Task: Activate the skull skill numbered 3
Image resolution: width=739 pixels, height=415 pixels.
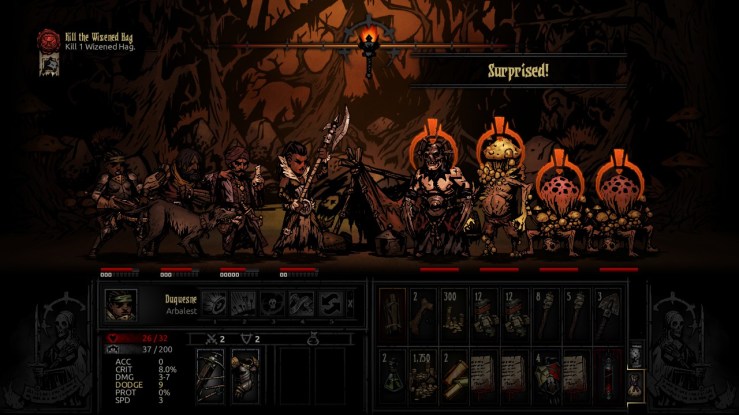Action: [x=271, y=304]
